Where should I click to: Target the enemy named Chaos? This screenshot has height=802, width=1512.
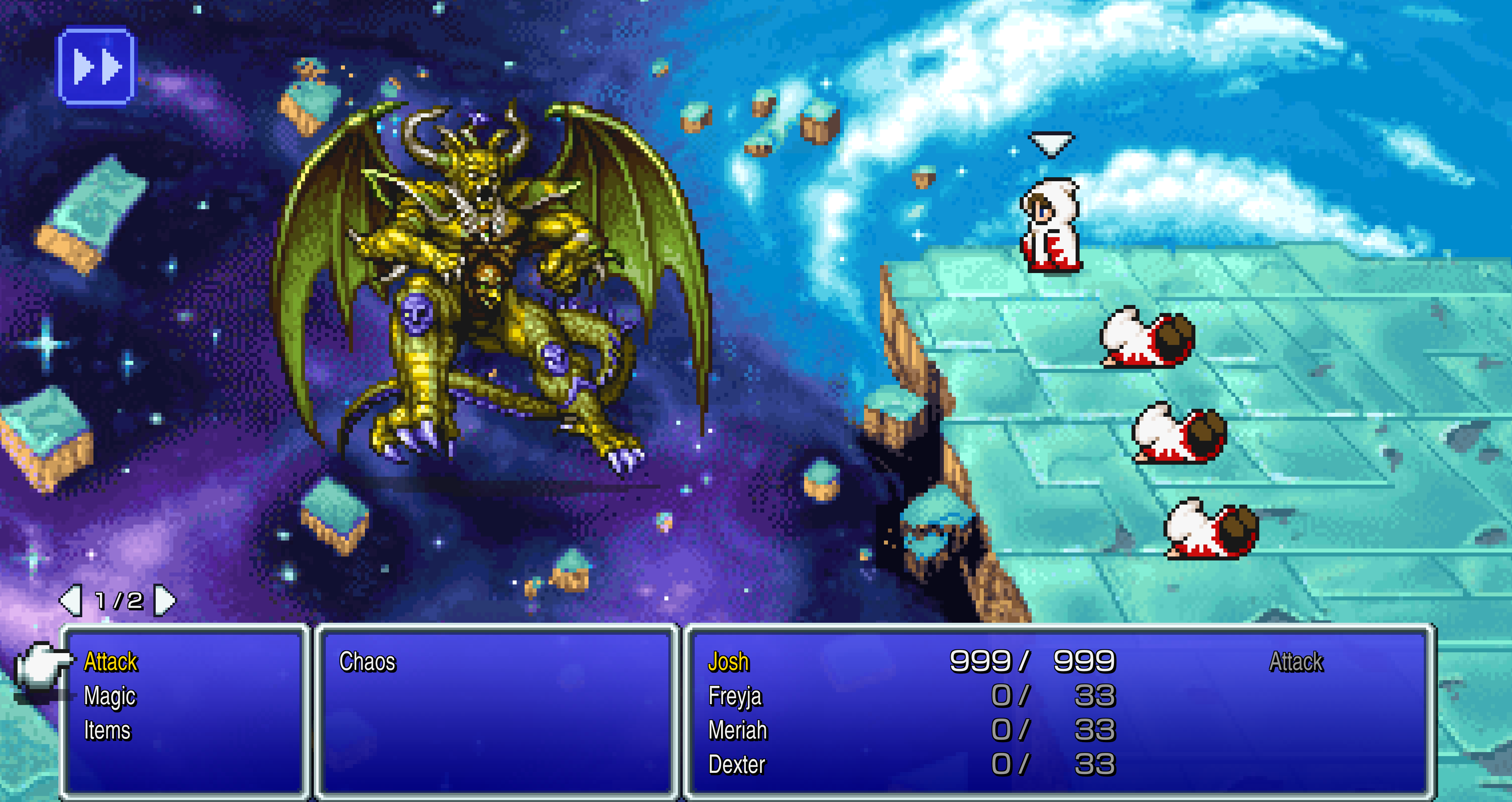[x=367, y=661]
